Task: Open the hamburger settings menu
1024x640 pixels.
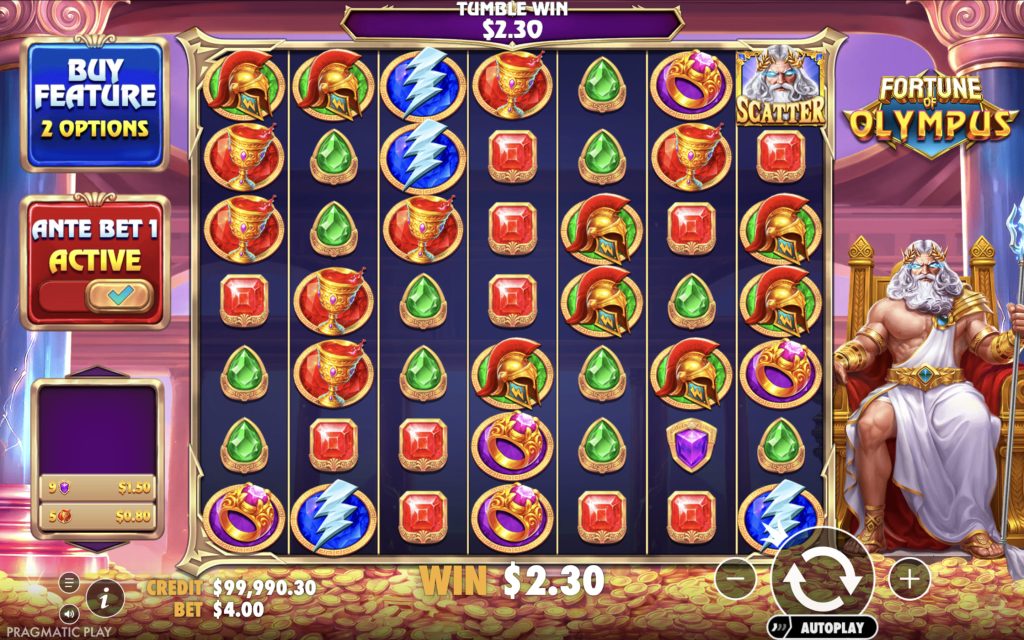Action: tap(69, 582)
